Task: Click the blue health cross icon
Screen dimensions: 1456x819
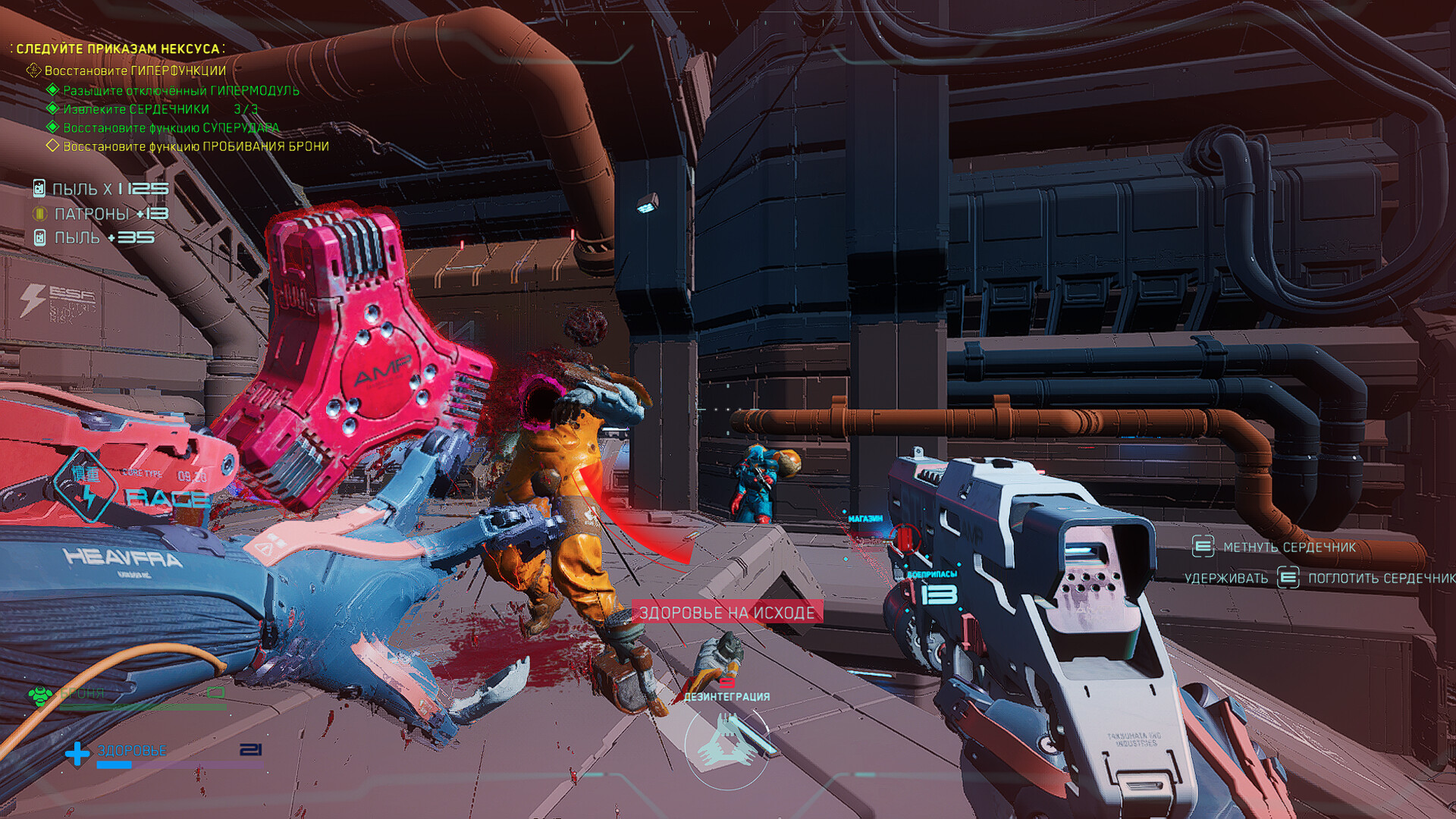Action: pos(77,753)
